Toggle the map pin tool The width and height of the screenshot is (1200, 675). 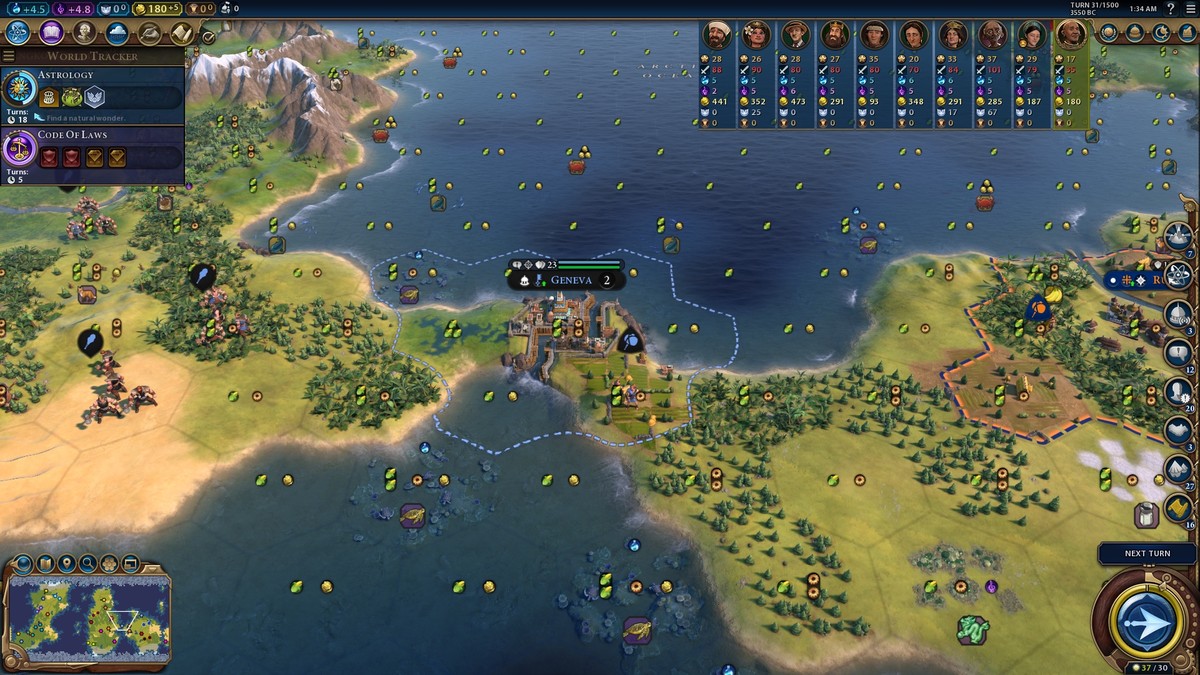tap(66, 564)
